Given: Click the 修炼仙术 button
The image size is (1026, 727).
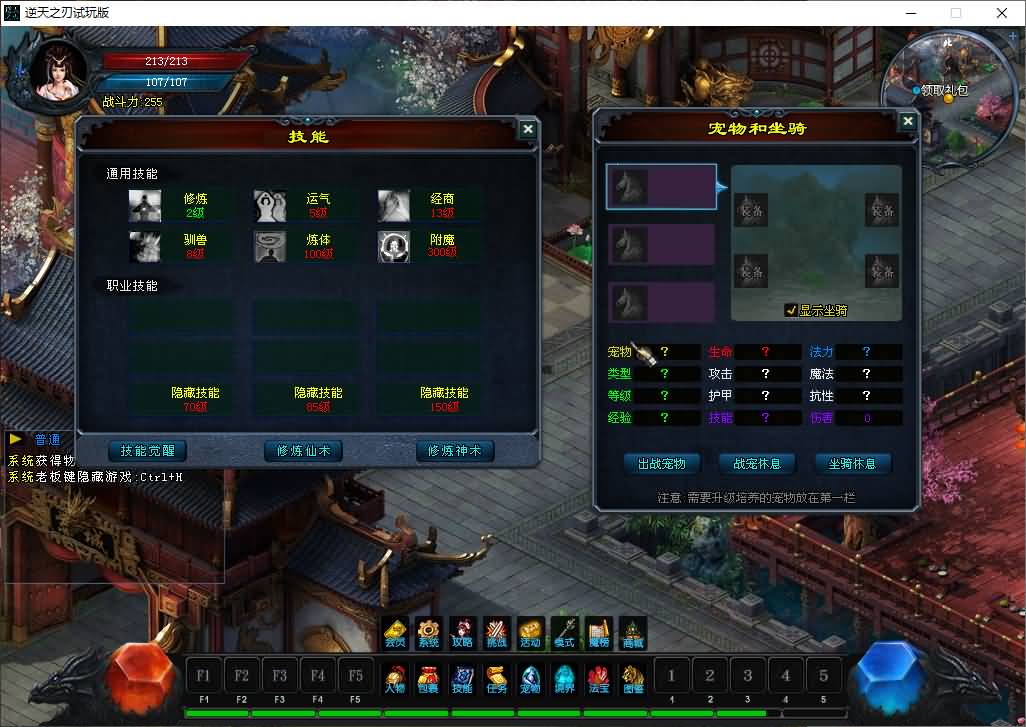Looking at the screenshot, I should pos(303,451).
